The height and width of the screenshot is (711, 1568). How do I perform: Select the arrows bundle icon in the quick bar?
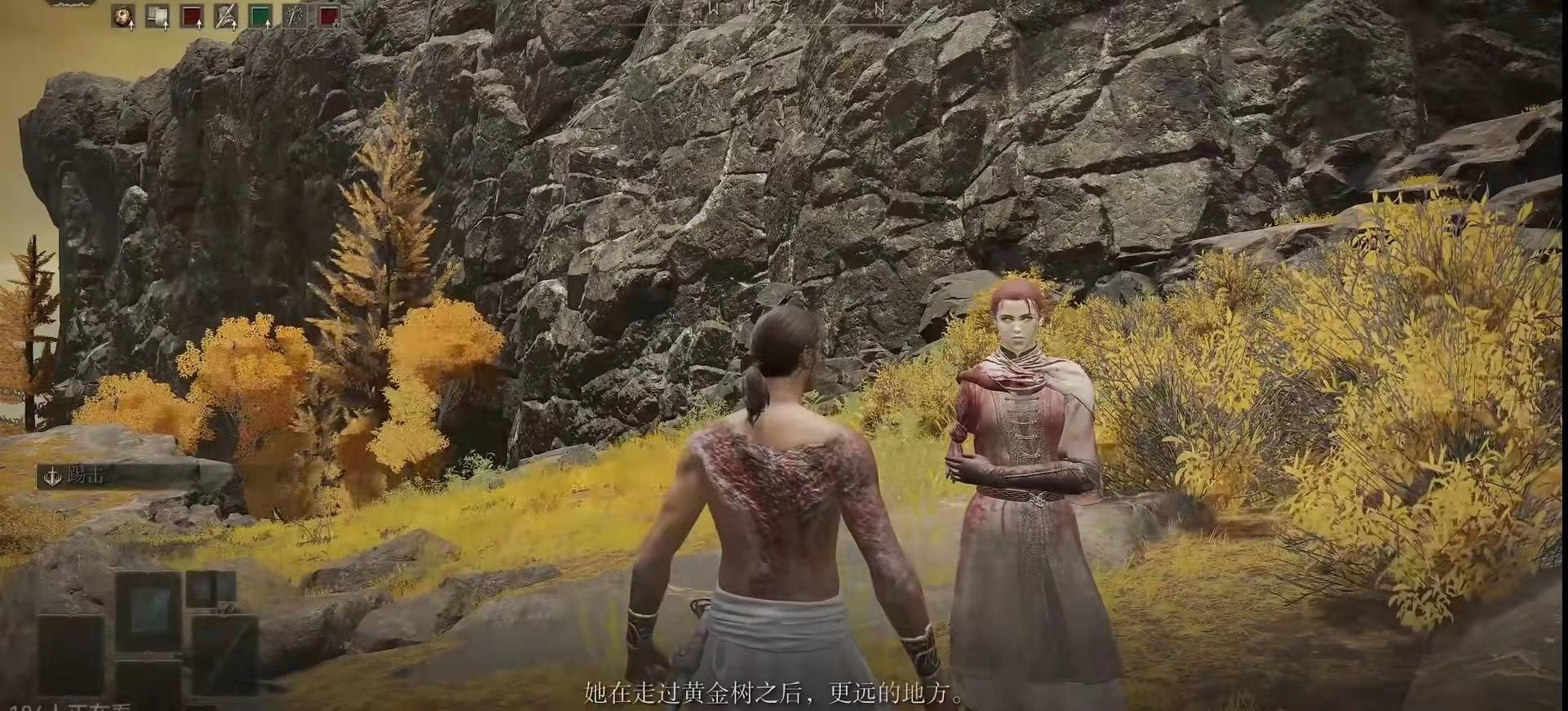click(294, 15)
